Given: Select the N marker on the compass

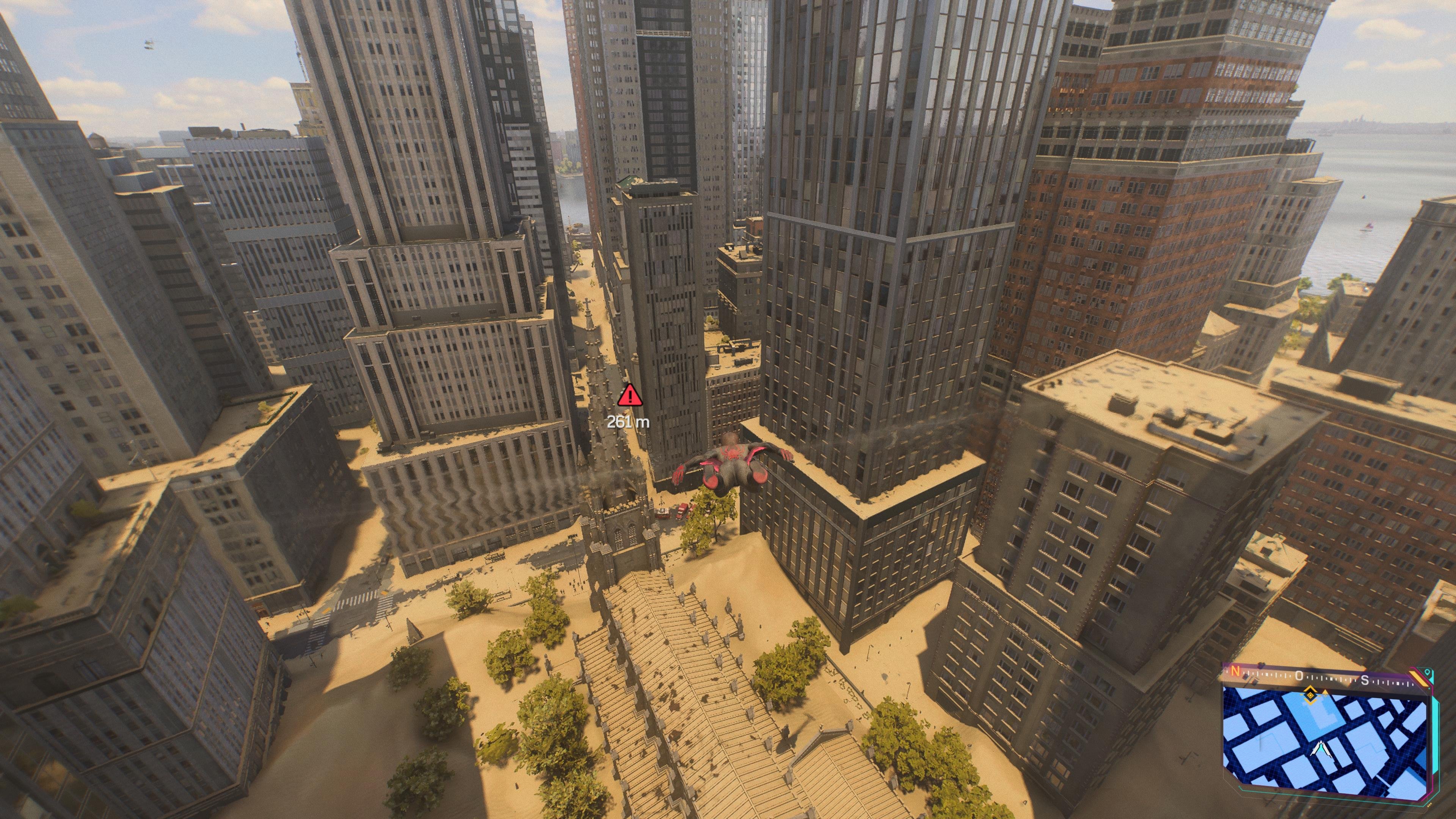Looking at the screenshot, I should (1236, 672).
